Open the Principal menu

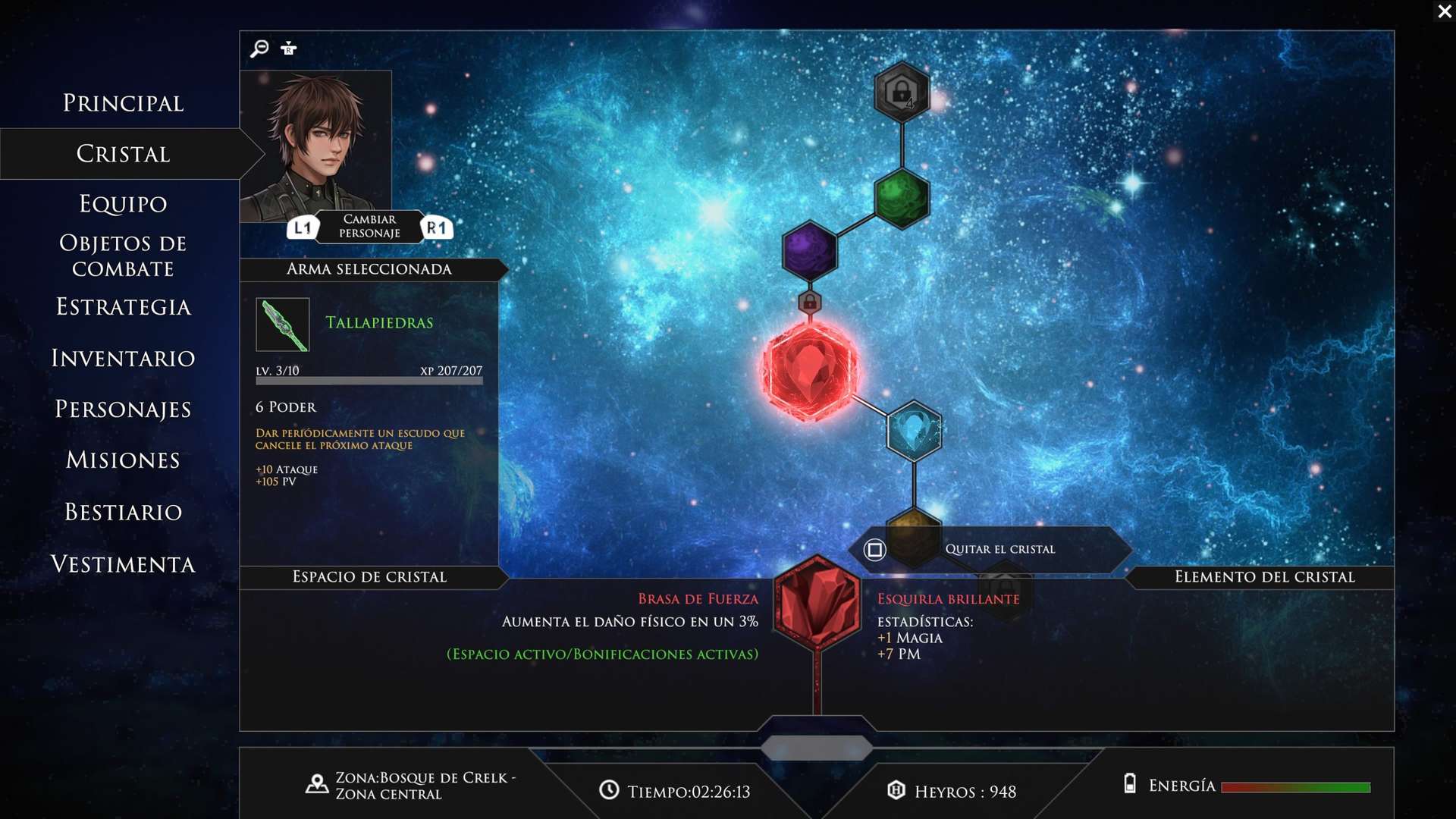pos(123,103)
